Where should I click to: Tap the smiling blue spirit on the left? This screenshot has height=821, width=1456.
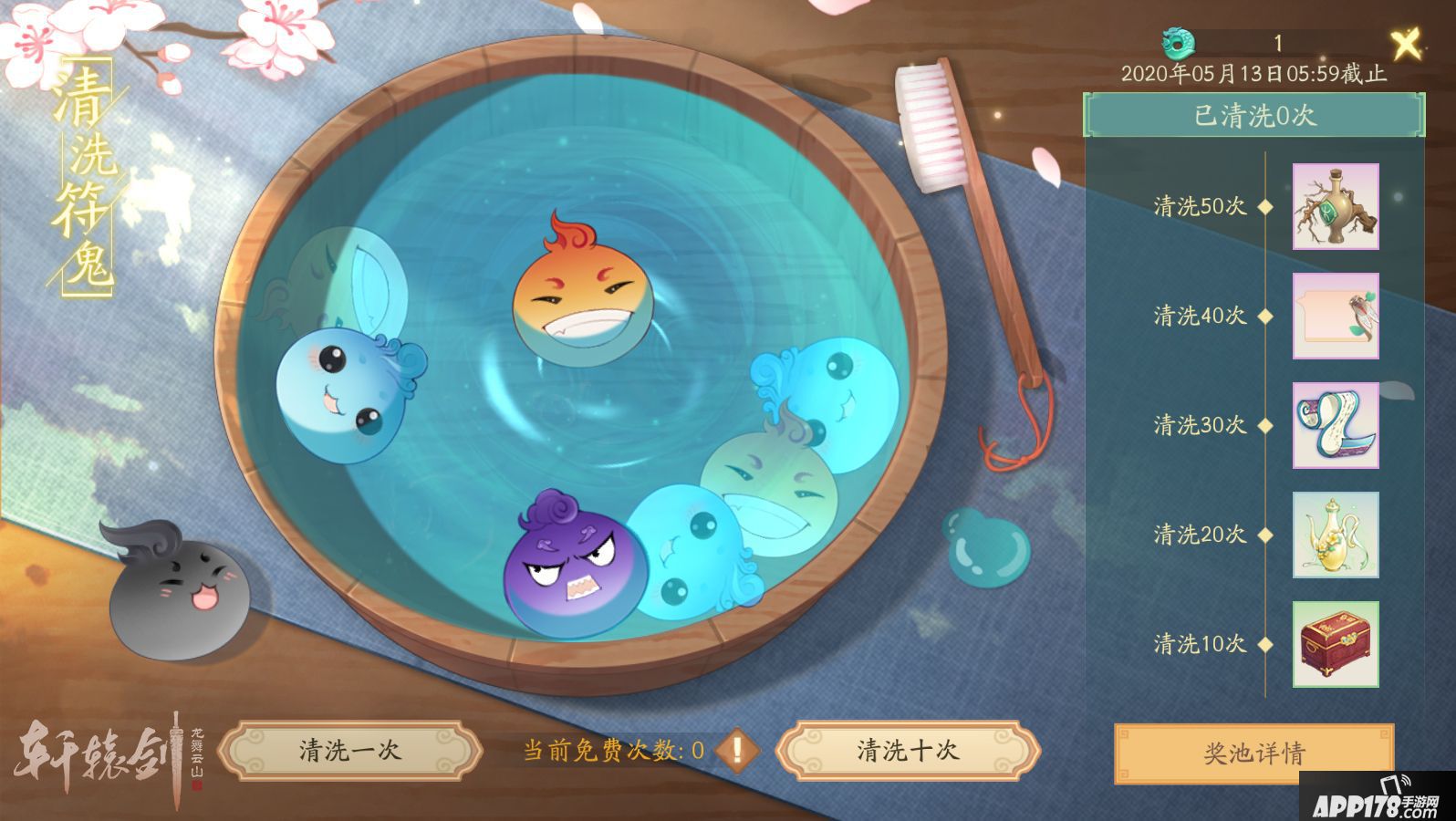pos(342,392)
